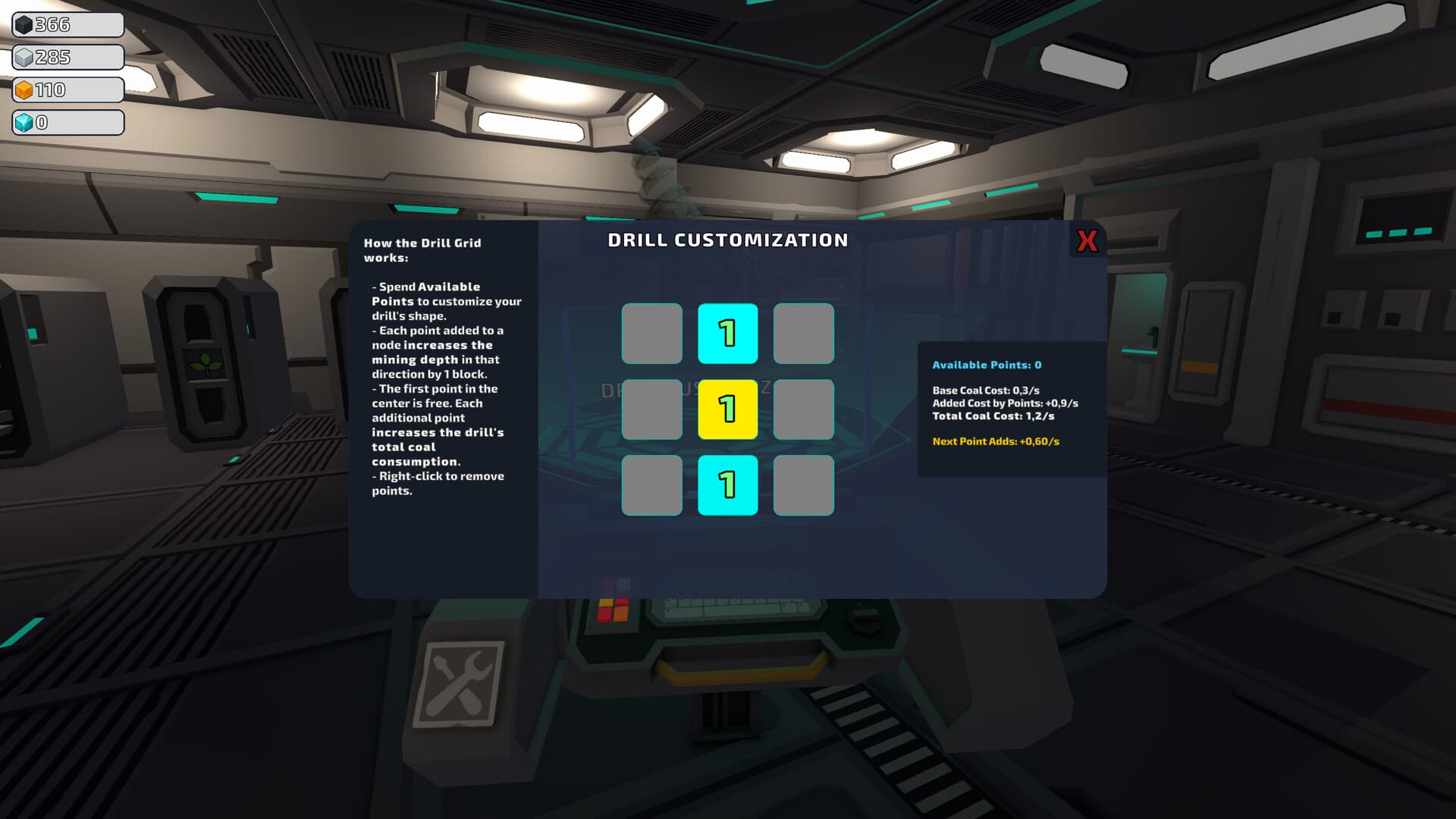Activate the empty middle-left drill node
Image resolution: width=1456 pixels, height=819 pixels.
point(651,409)
